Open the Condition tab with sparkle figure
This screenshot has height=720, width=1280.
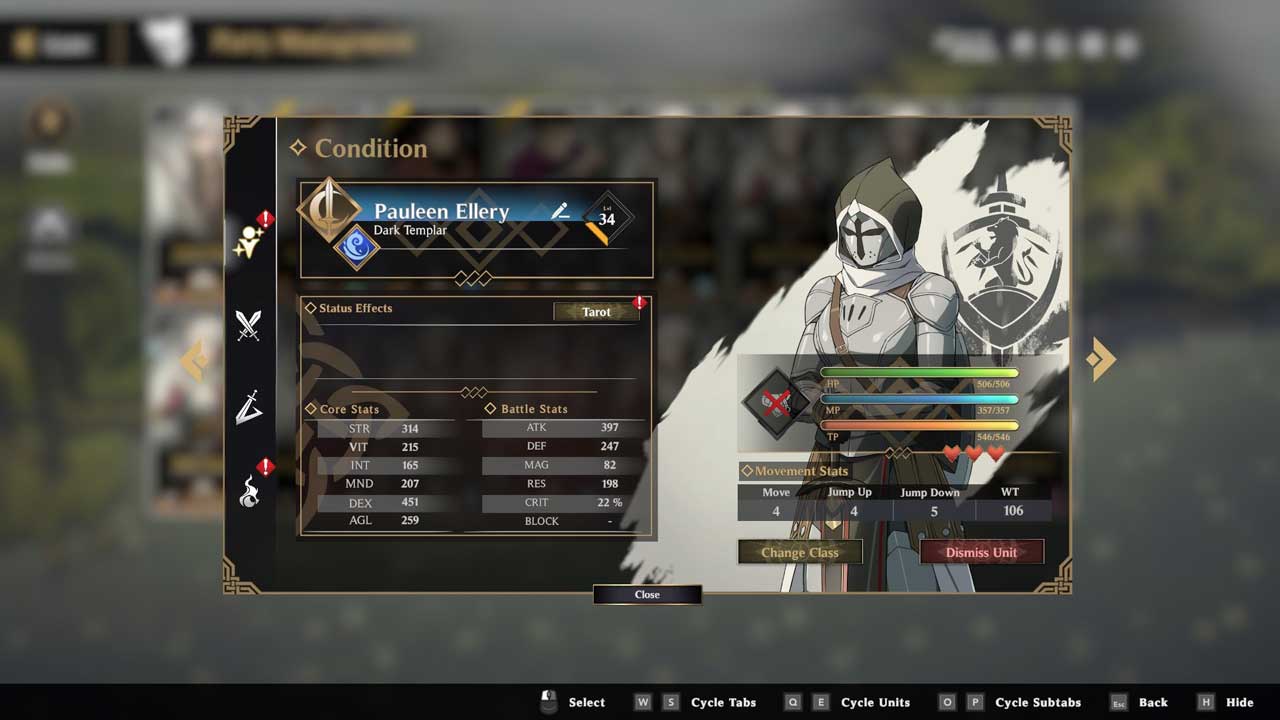coord(247,242)
